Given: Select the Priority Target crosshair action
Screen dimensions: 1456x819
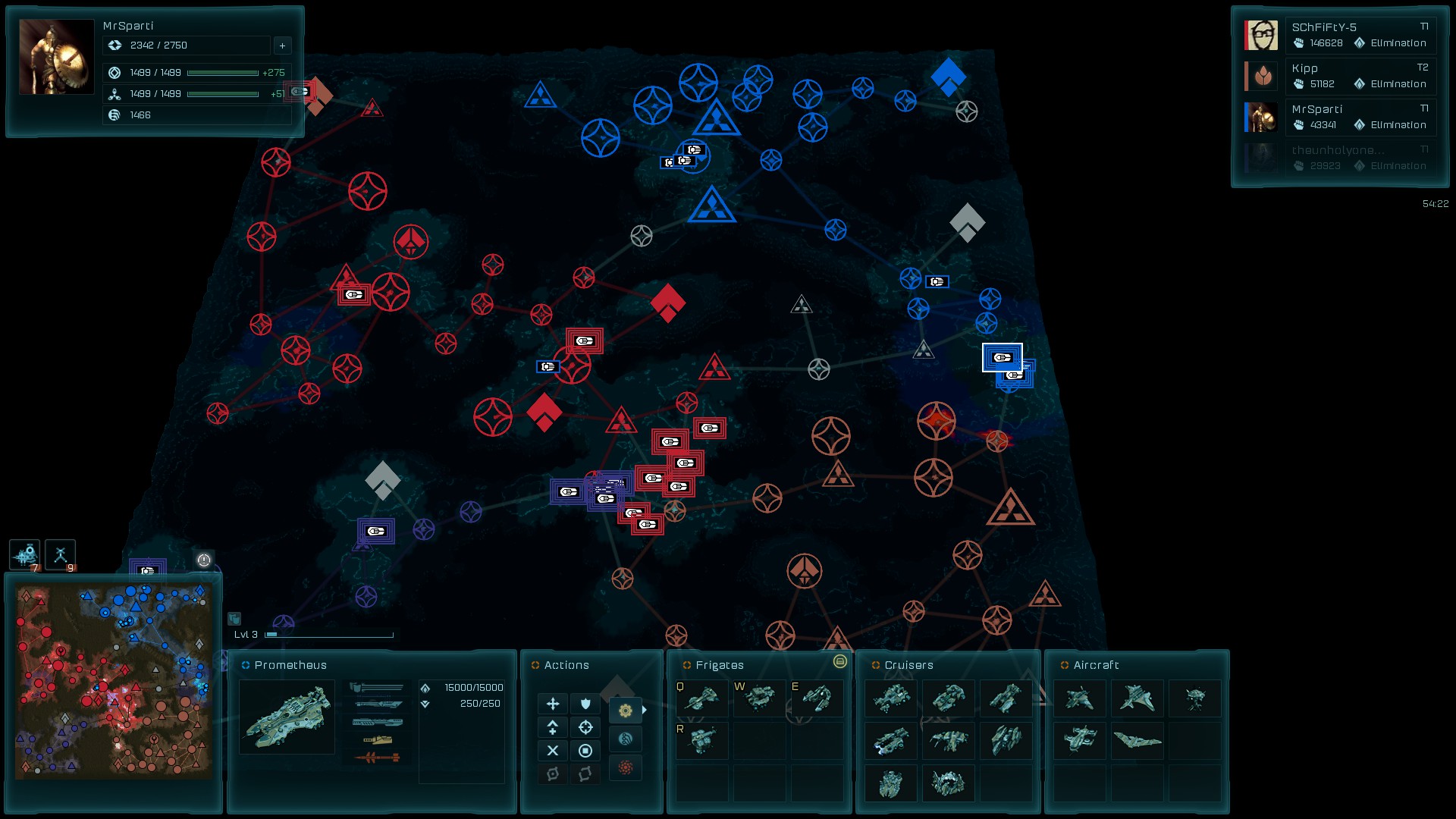Looking at the screenshot, I should pyautogui.click(x=585, y=727).
